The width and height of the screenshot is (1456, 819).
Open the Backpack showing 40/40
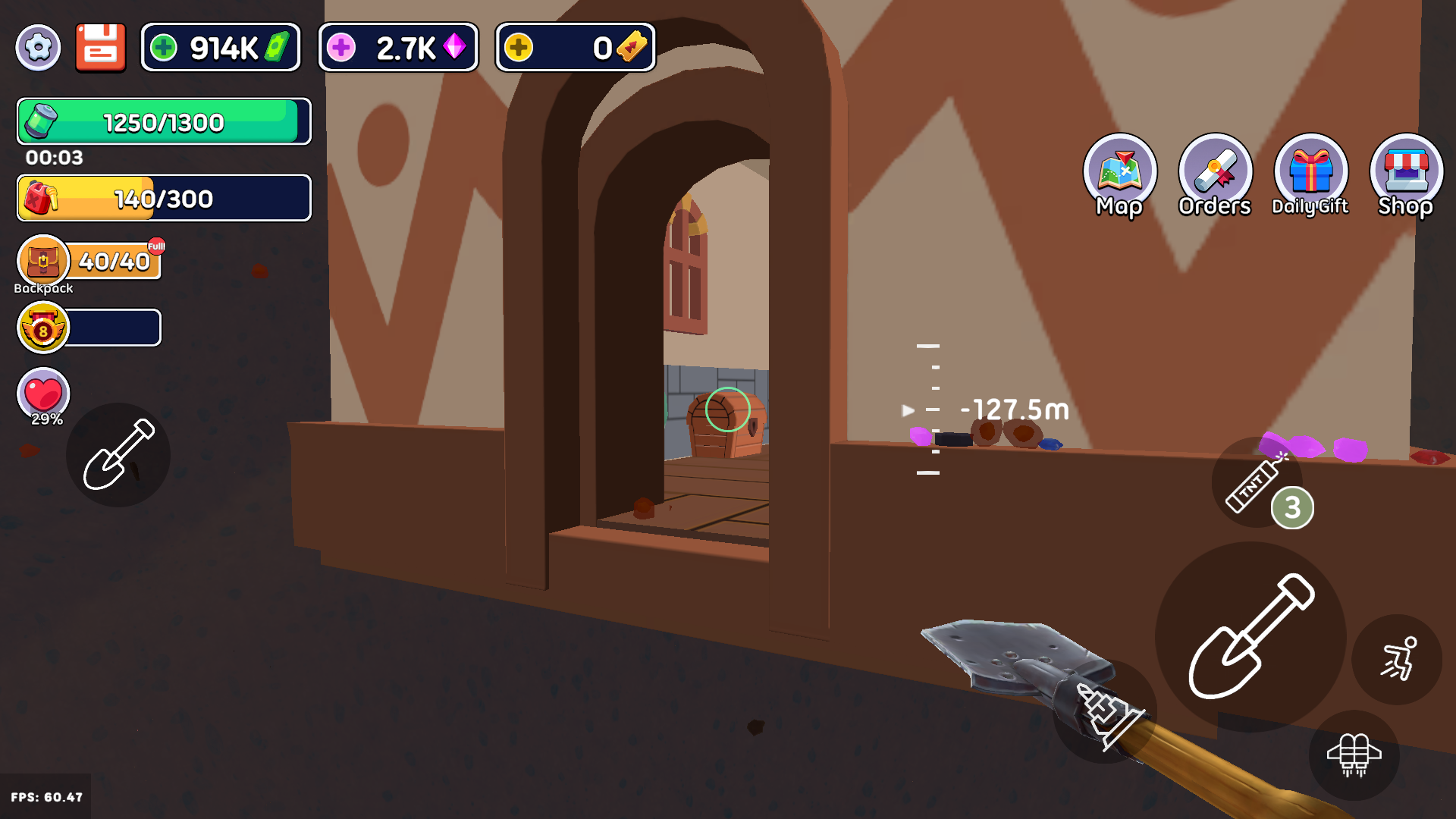[x=44, y=261]
